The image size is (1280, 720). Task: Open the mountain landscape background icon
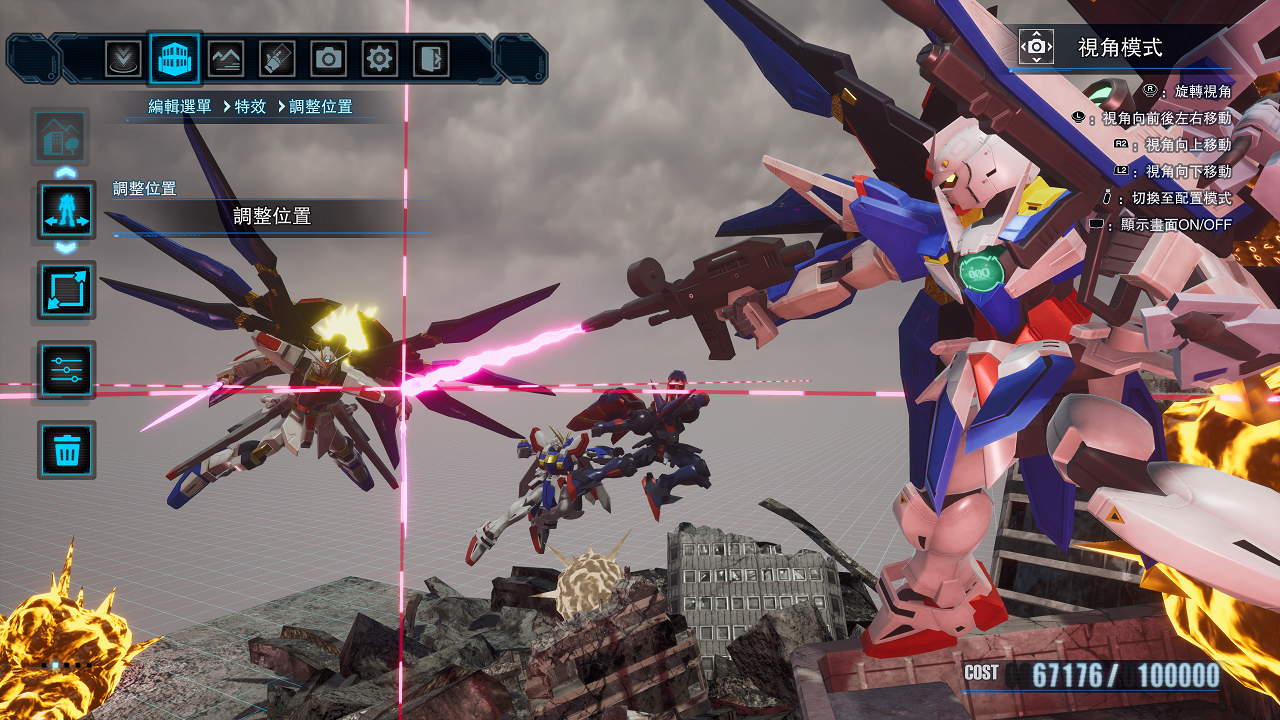click(x=226, y=59)
